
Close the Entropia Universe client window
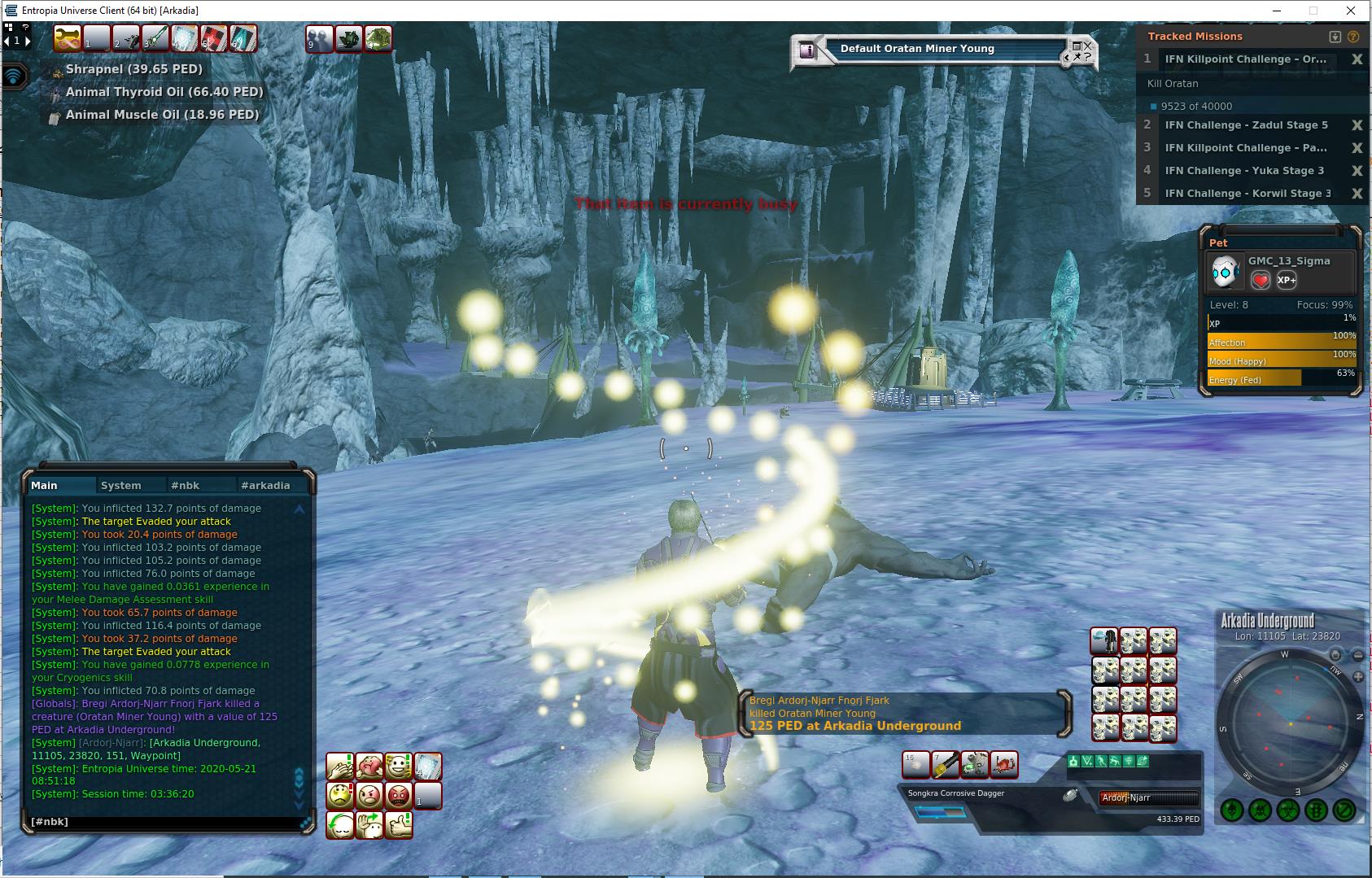[1352, 11]
